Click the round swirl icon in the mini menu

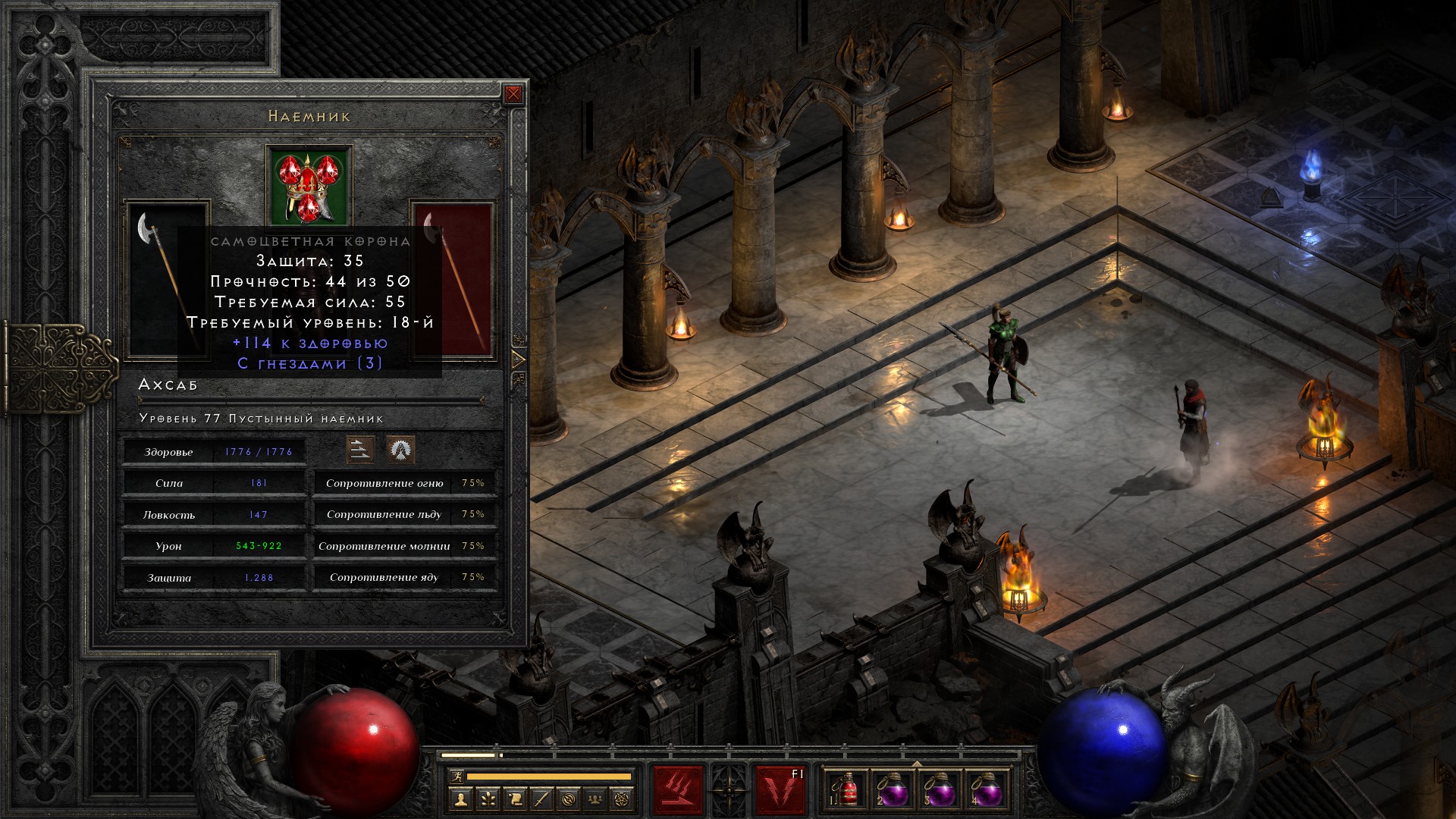coord(569,799)
